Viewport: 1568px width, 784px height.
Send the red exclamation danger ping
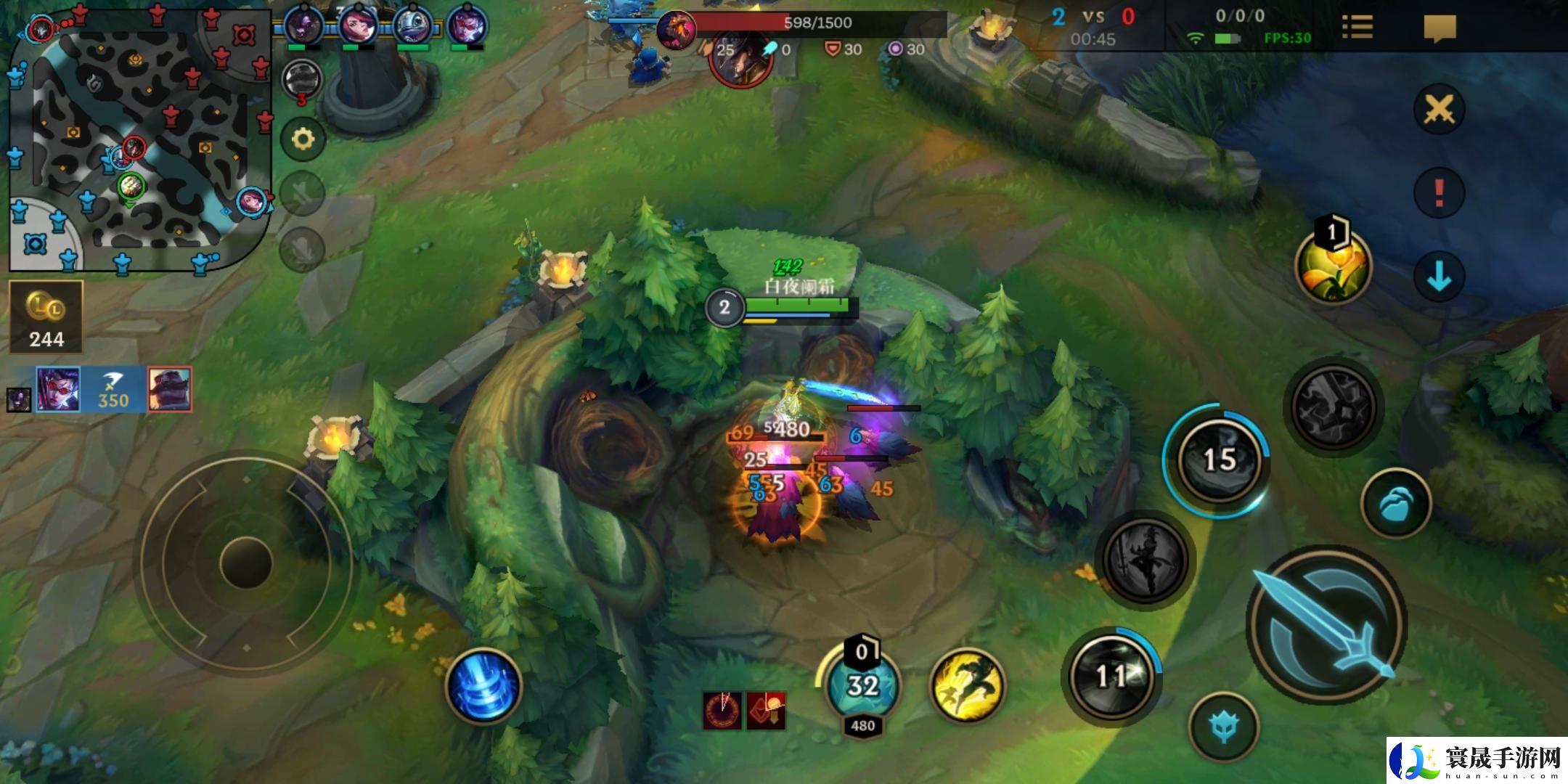click(x=1439, y=193)
